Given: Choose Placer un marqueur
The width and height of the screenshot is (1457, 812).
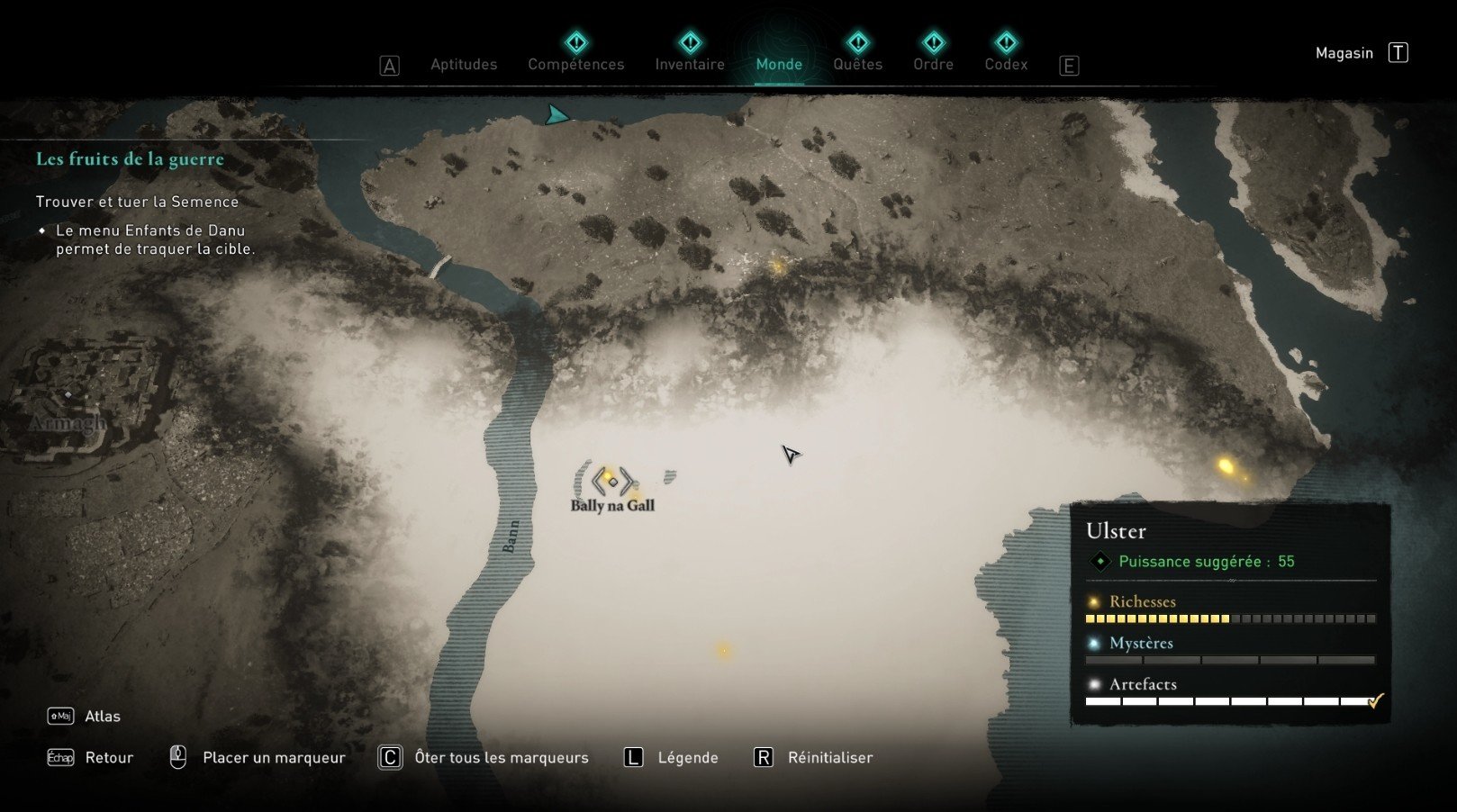Looking at the screenshot, I should 274,757.
